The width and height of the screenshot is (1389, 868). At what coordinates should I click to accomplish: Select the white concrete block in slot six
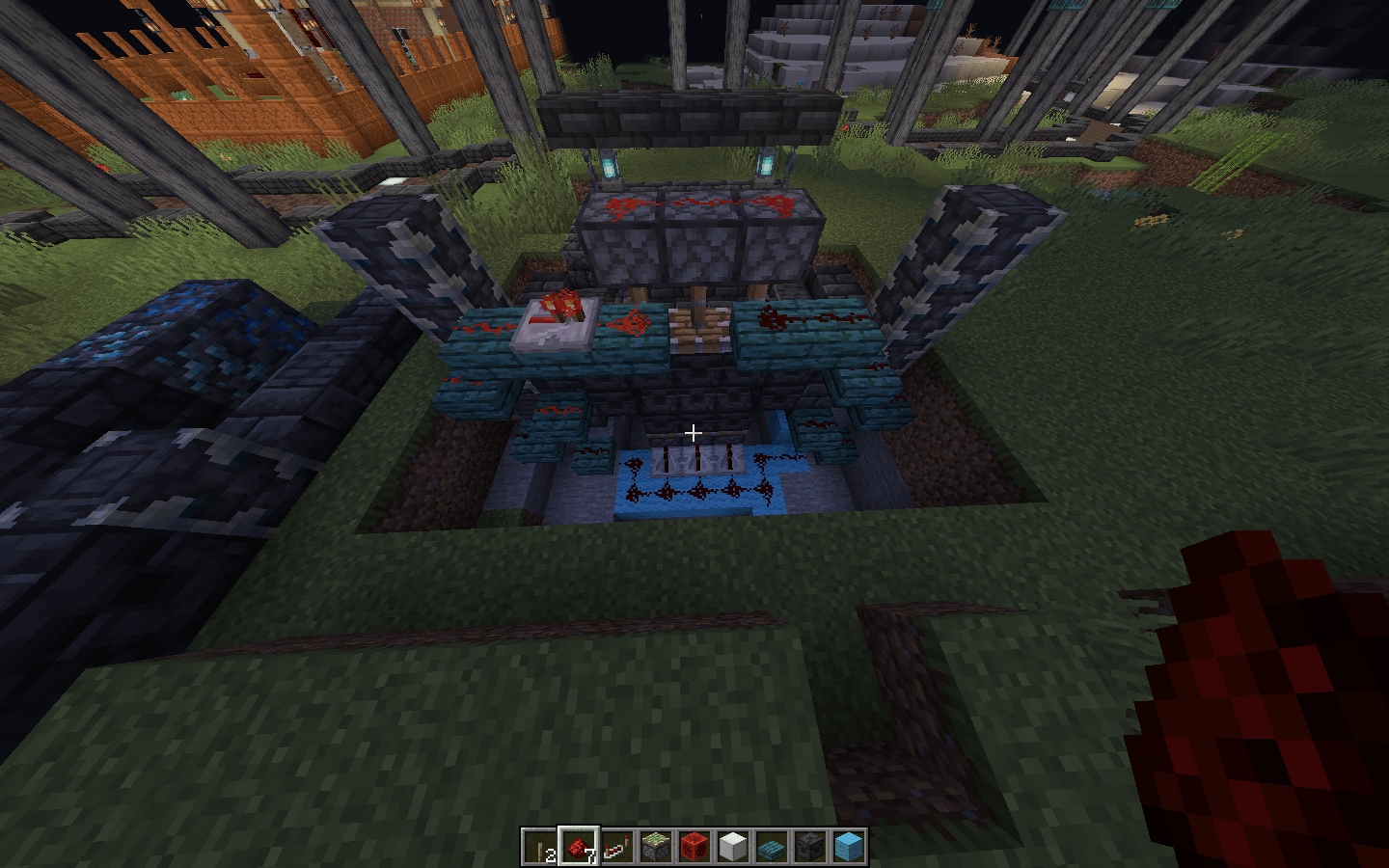point(733,849)
